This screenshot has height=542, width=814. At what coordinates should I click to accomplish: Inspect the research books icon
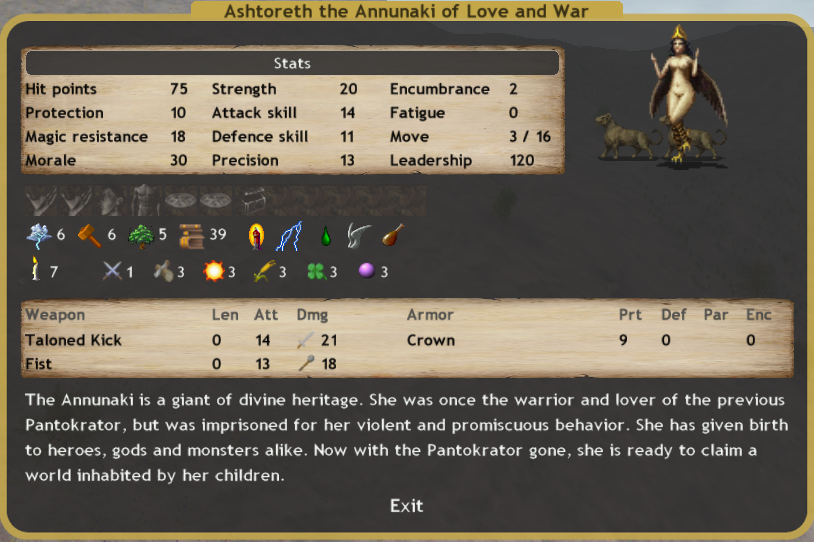tap(192, 236)
